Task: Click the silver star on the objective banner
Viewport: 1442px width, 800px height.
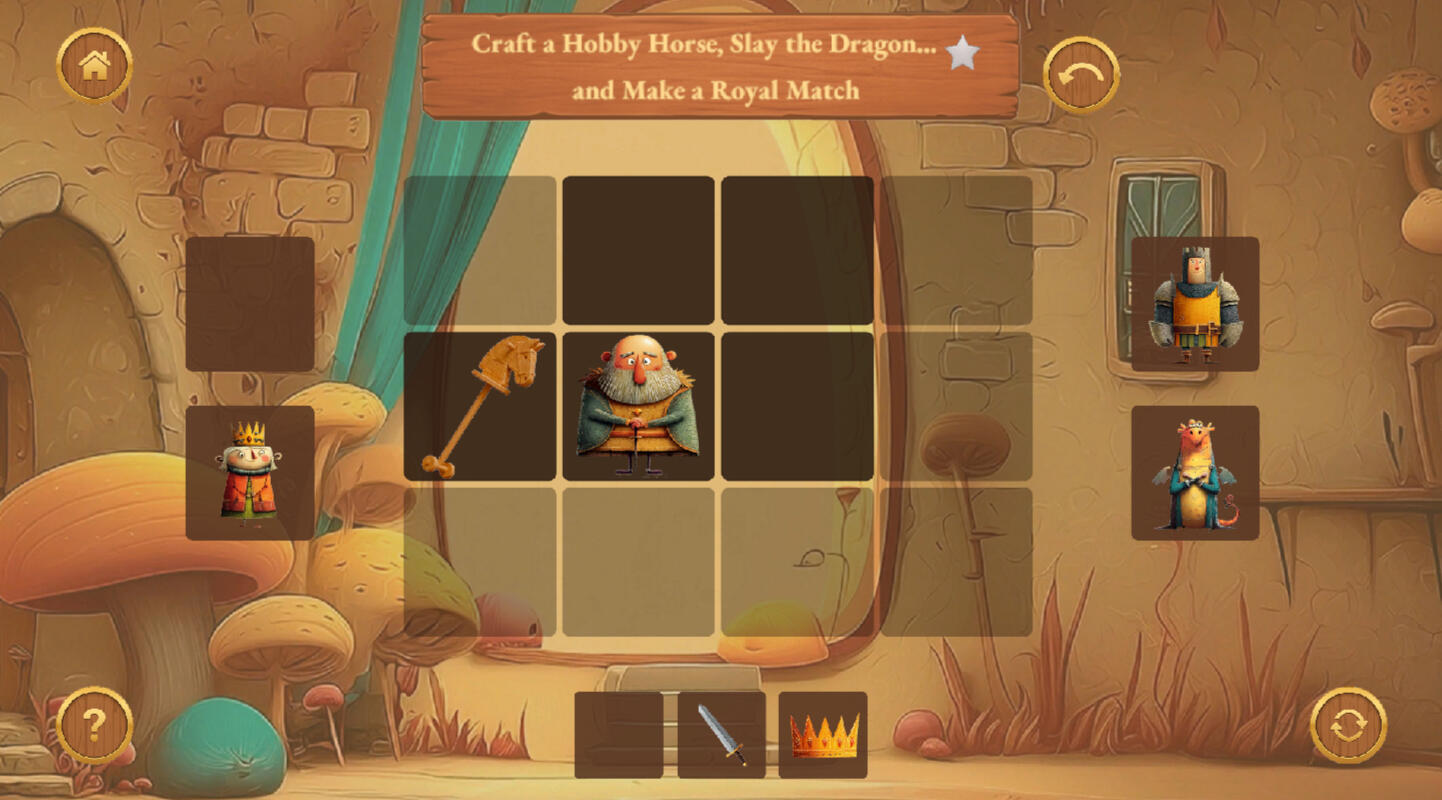Action: [962, 53]
